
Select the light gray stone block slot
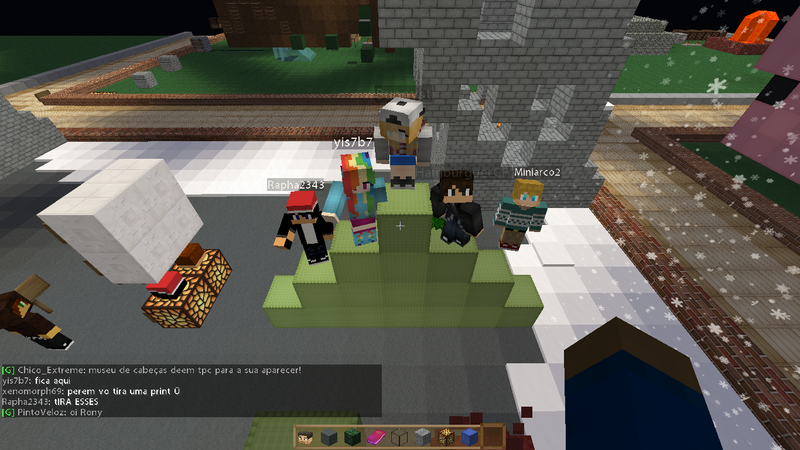pyautogui.click(x=422, y=437)
